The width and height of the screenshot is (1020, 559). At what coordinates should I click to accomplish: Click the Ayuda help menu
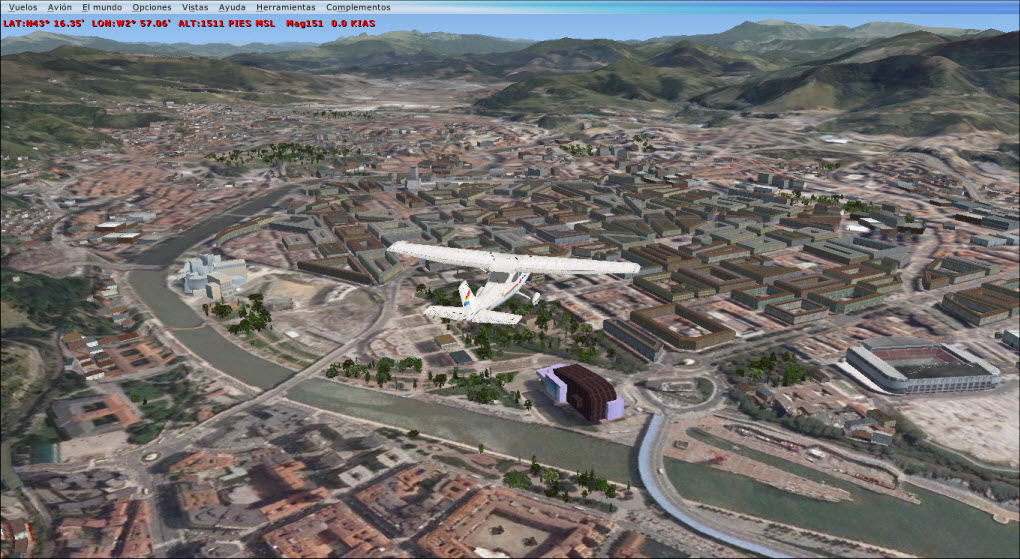(x=232, y=7)
